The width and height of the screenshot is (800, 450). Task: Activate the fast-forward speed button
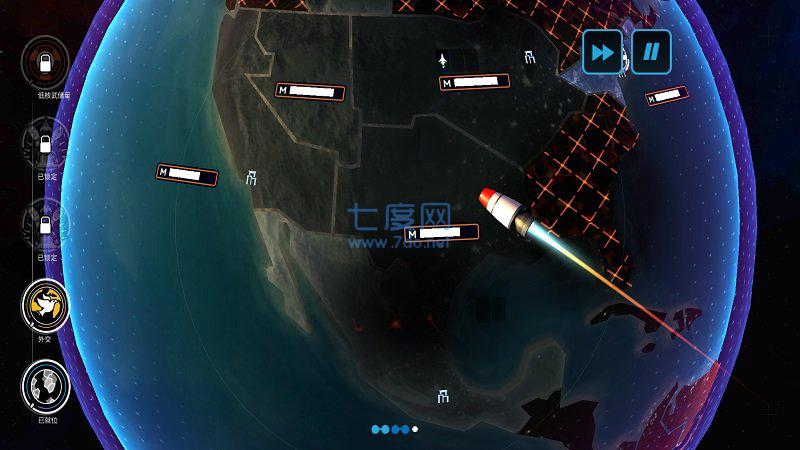(x=603, y=51)
